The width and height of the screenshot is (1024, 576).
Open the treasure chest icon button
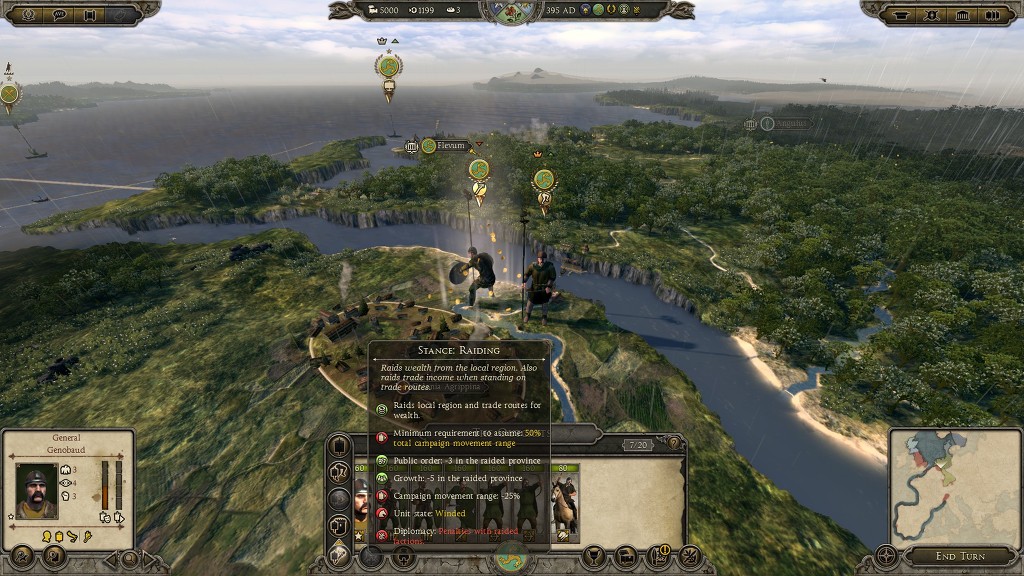click(x=627, y=555)
